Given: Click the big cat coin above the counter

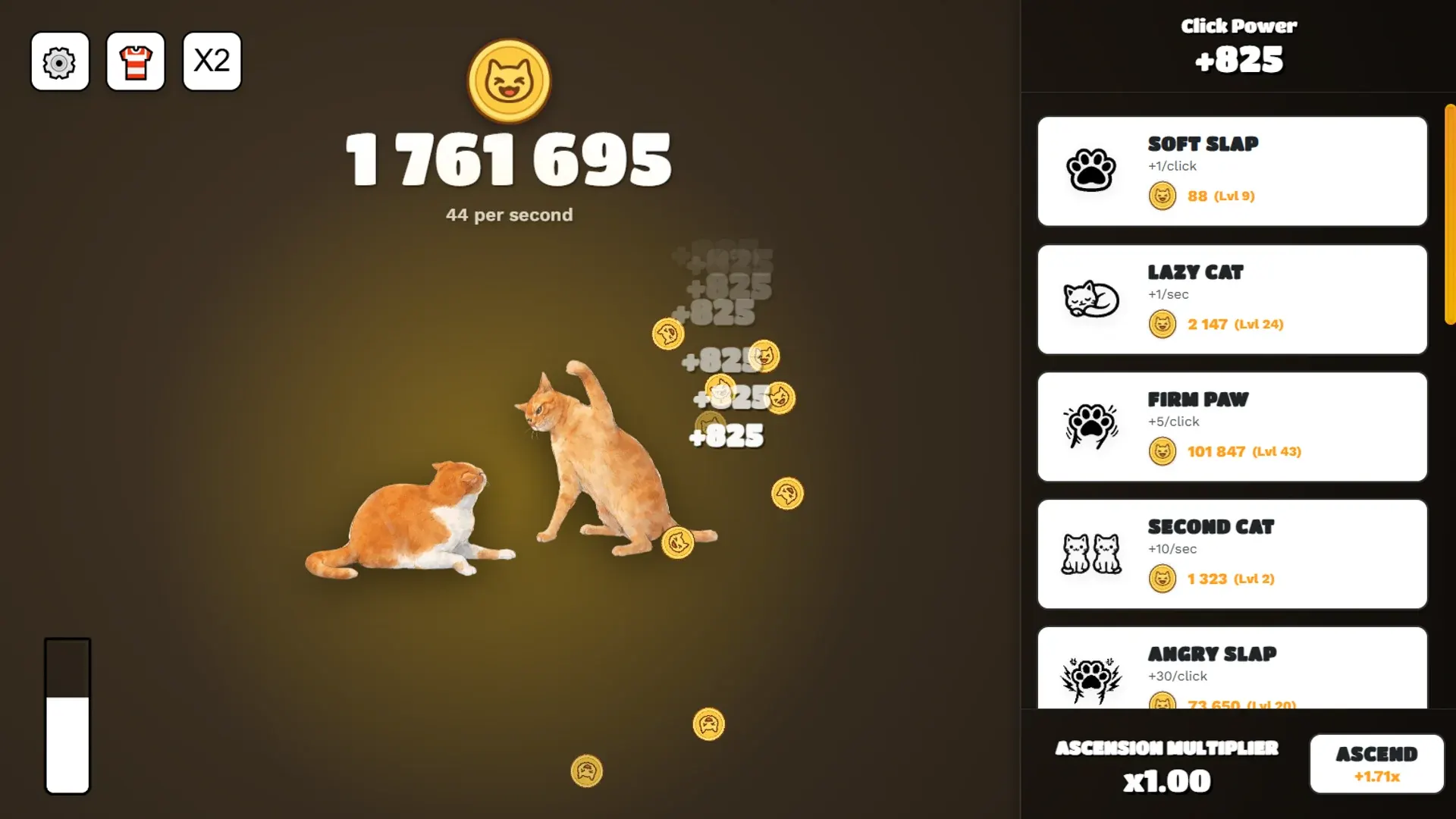Looking at the screenshot, I should point(509,80).
